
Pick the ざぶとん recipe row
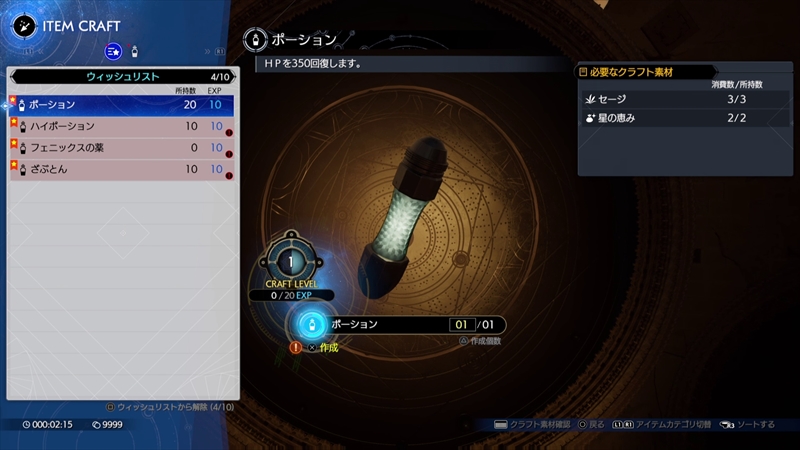coord(121,170)
